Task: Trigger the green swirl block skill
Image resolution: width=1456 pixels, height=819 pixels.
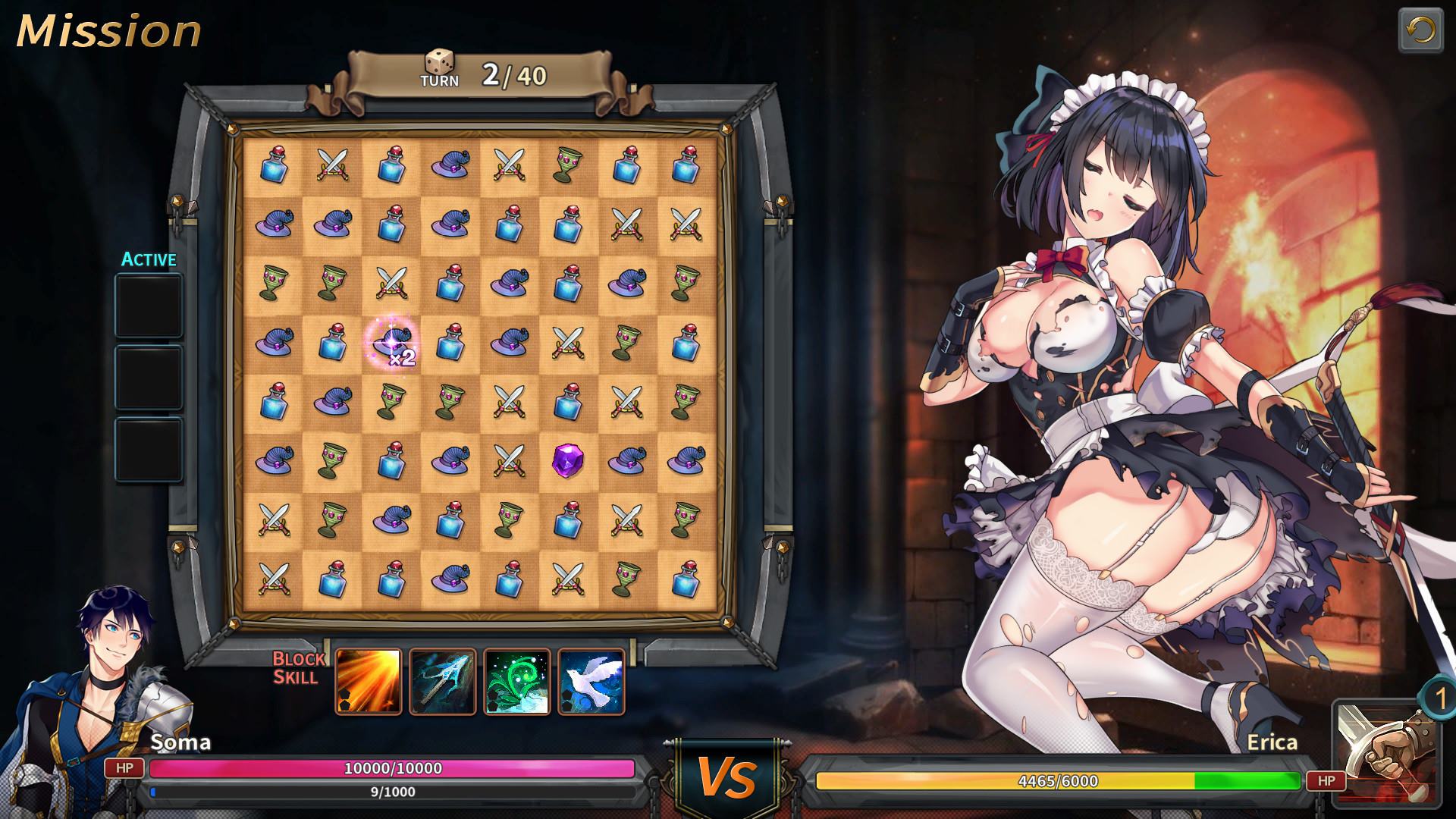Action: coord(517,681)
